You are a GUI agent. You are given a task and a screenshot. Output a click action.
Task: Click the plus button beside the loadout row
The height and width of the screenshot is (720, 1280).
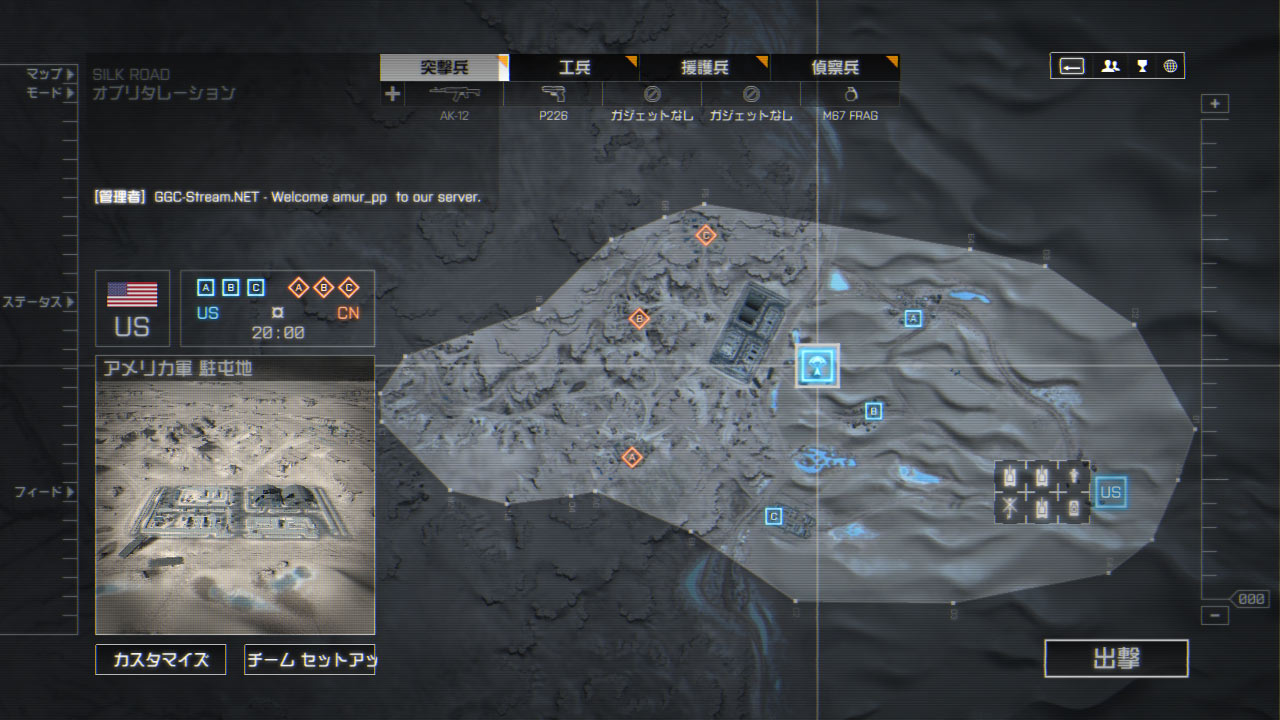point(392,94)
